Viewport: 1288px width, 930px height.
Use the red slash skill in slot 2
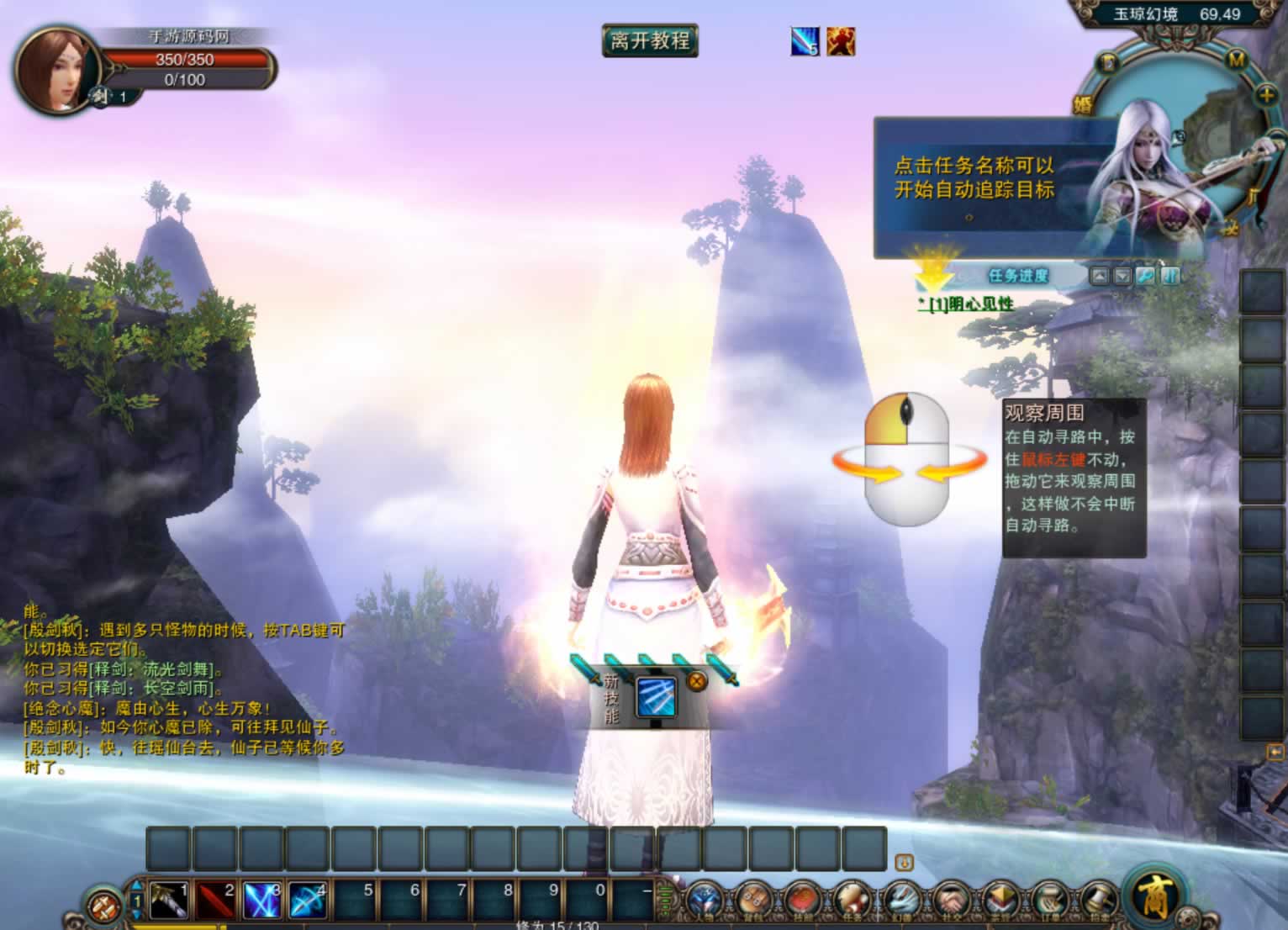[x=214, y=901]
